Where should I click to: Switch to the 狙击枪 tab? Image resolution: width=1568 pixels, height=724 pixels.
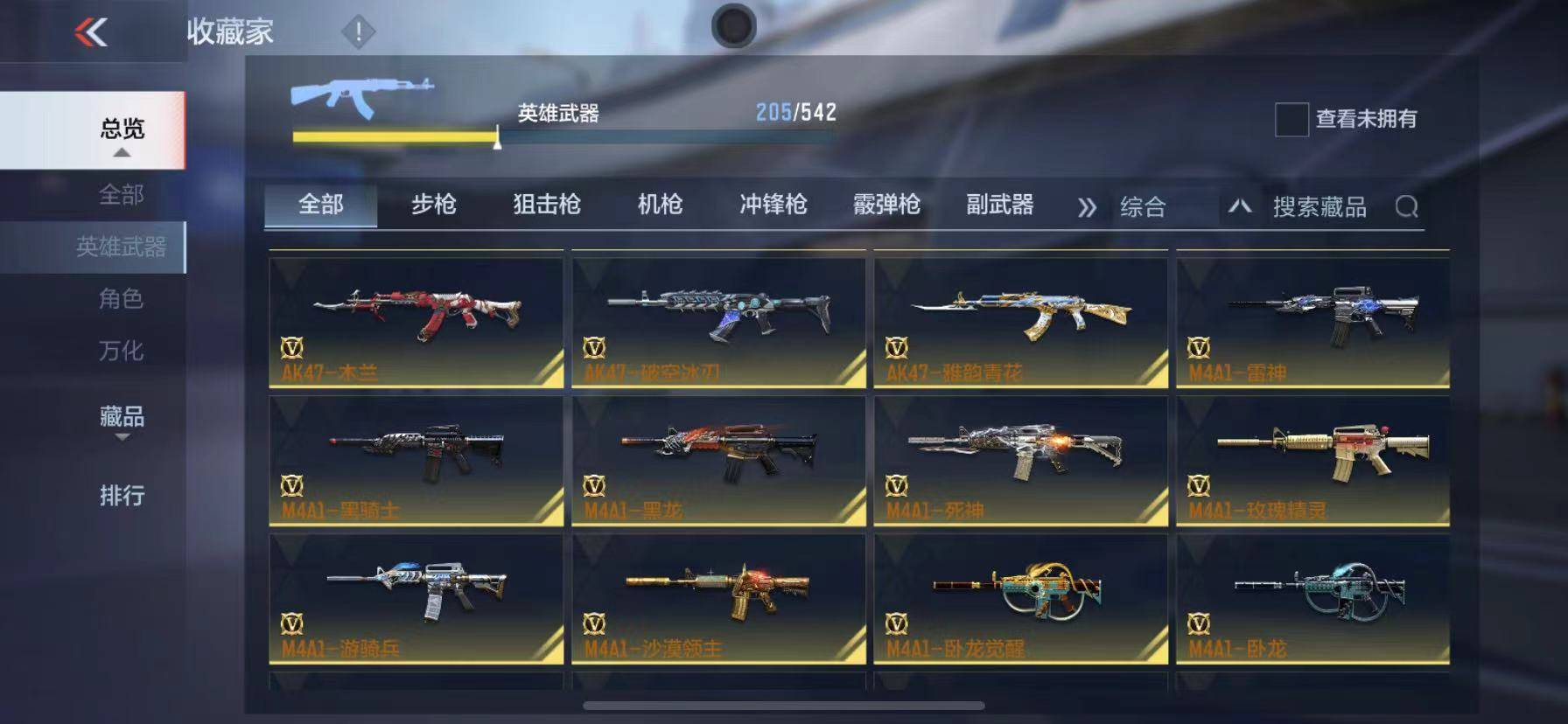coord(543,205)
